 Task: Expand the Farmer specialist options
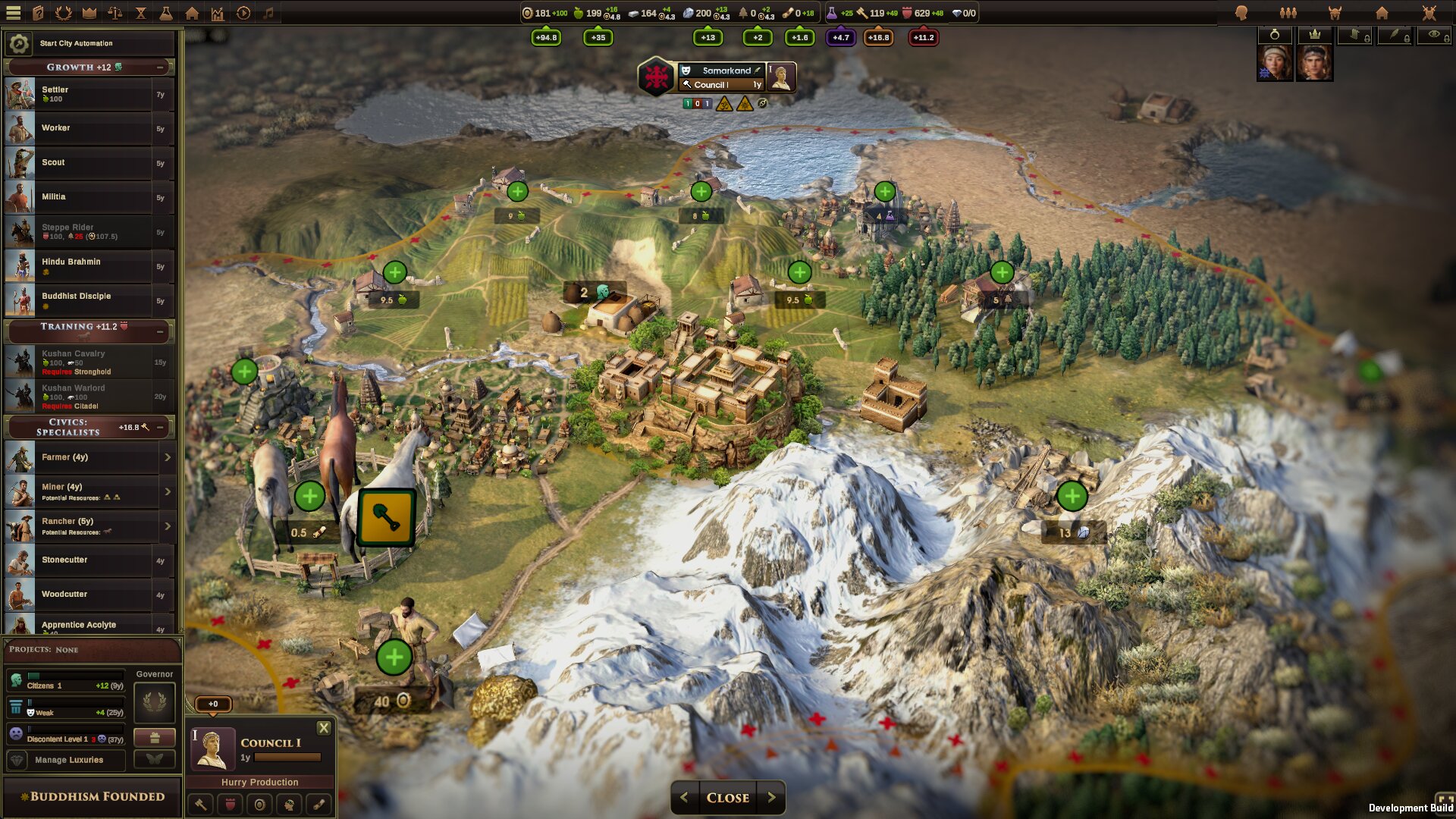[168, 457]
